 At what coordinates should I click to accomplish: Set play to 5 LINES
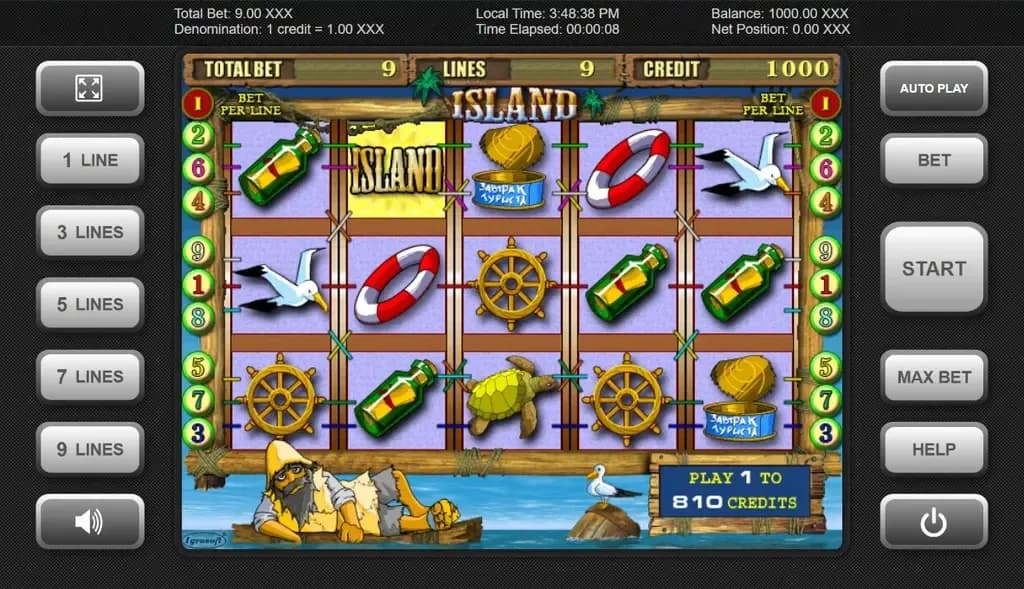coord(90,304)
